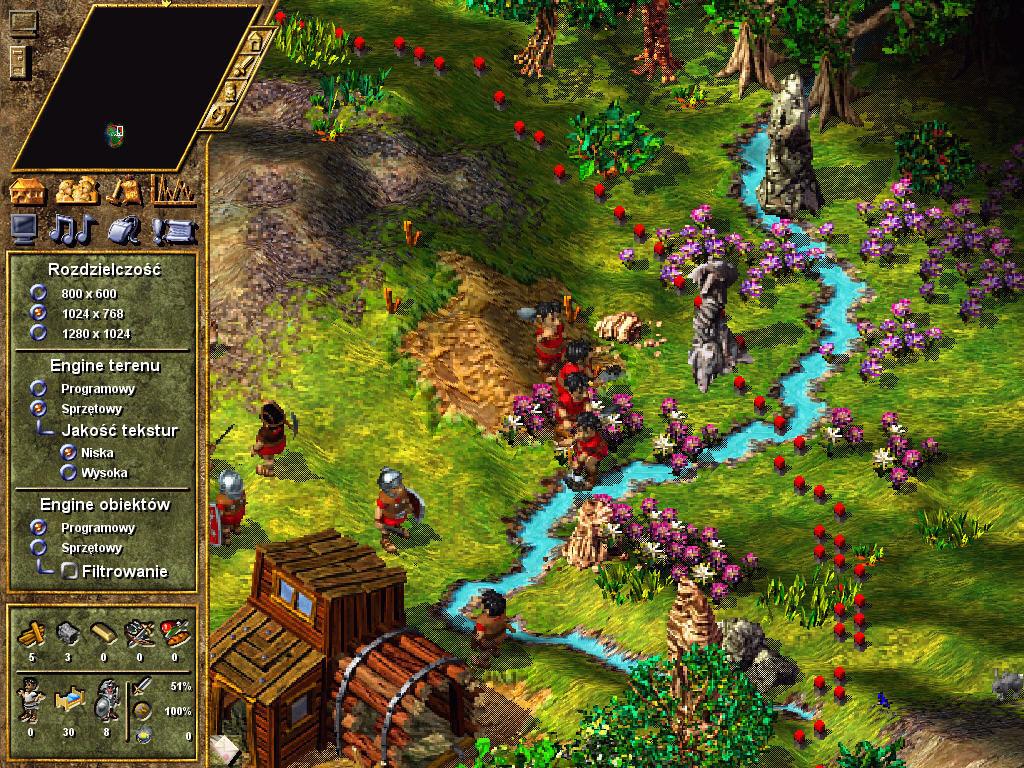Select the 800 x 600 resolution option
This screenshot has height=768, width=1024.
[x=39, y=293]
